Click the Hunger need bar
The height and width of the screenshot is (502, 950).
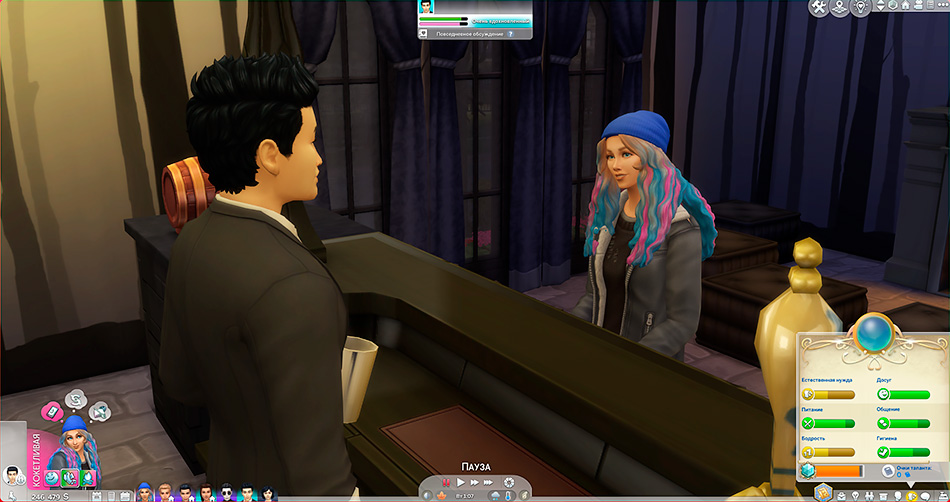[830, 423]
